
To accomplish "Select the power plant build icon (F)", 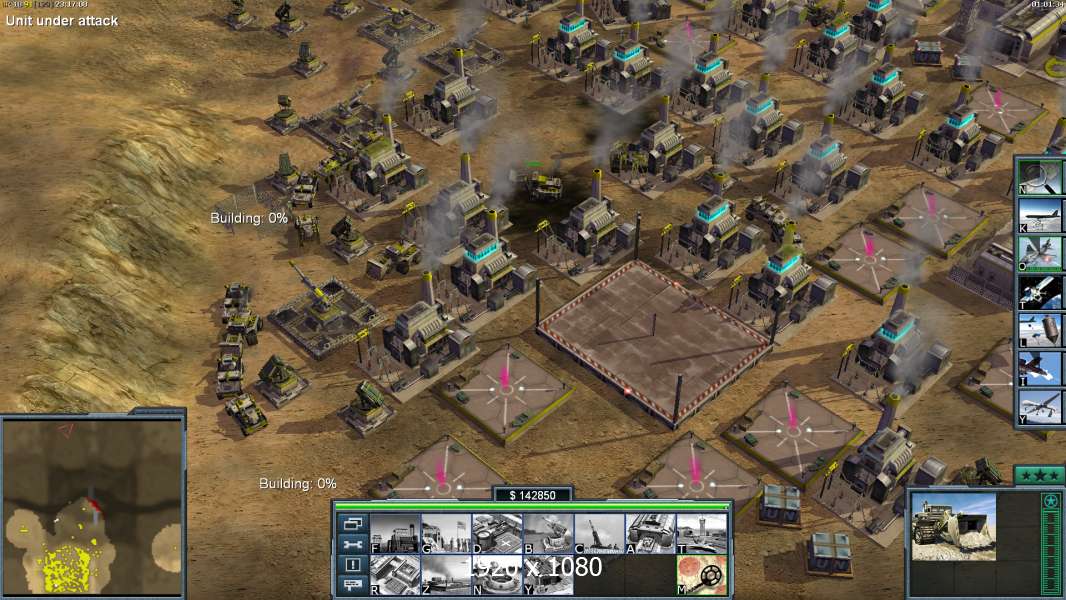I will (x=395, y=533).
